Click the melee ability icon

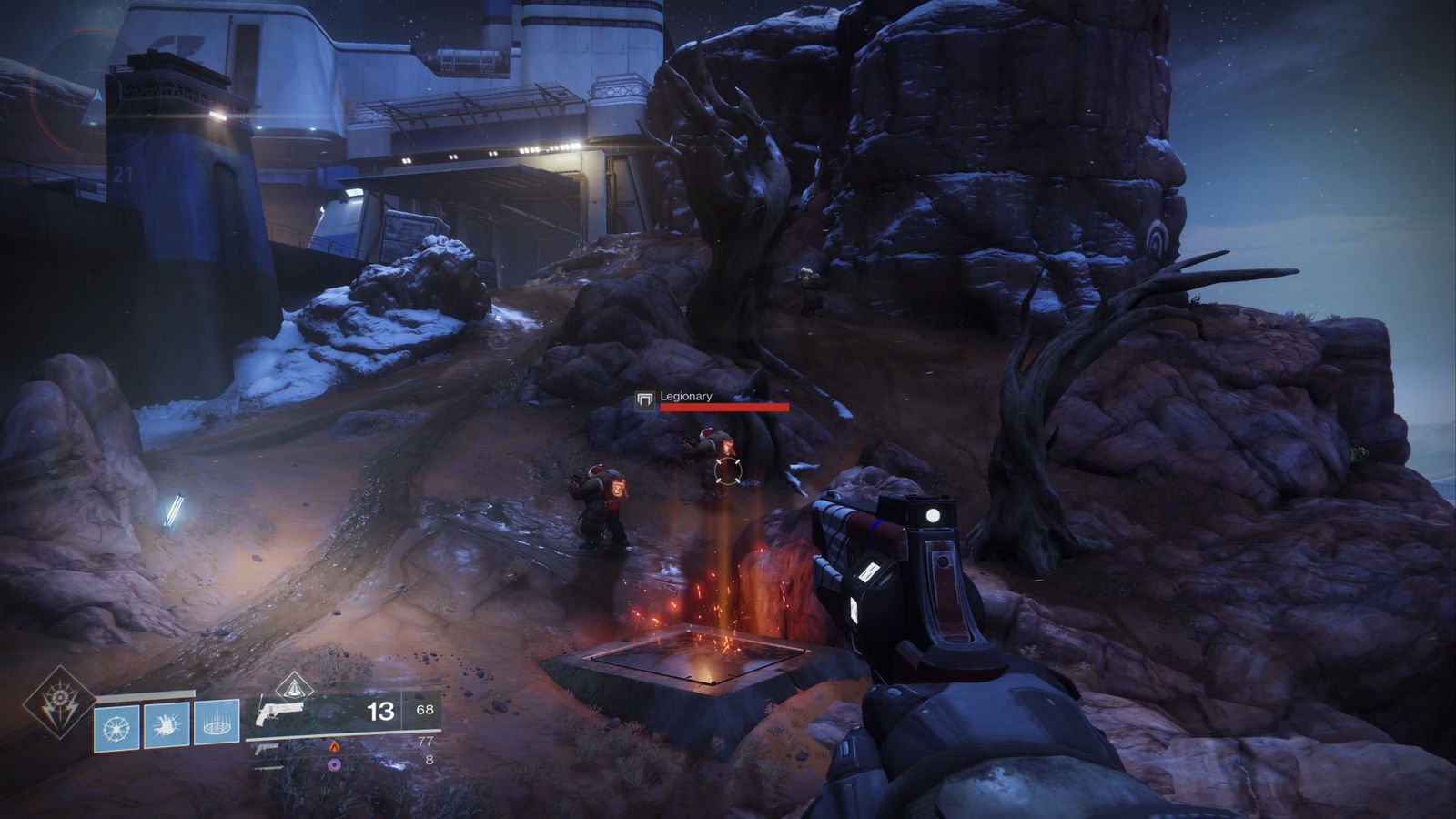pyautogui.click(x=166, y=726)
